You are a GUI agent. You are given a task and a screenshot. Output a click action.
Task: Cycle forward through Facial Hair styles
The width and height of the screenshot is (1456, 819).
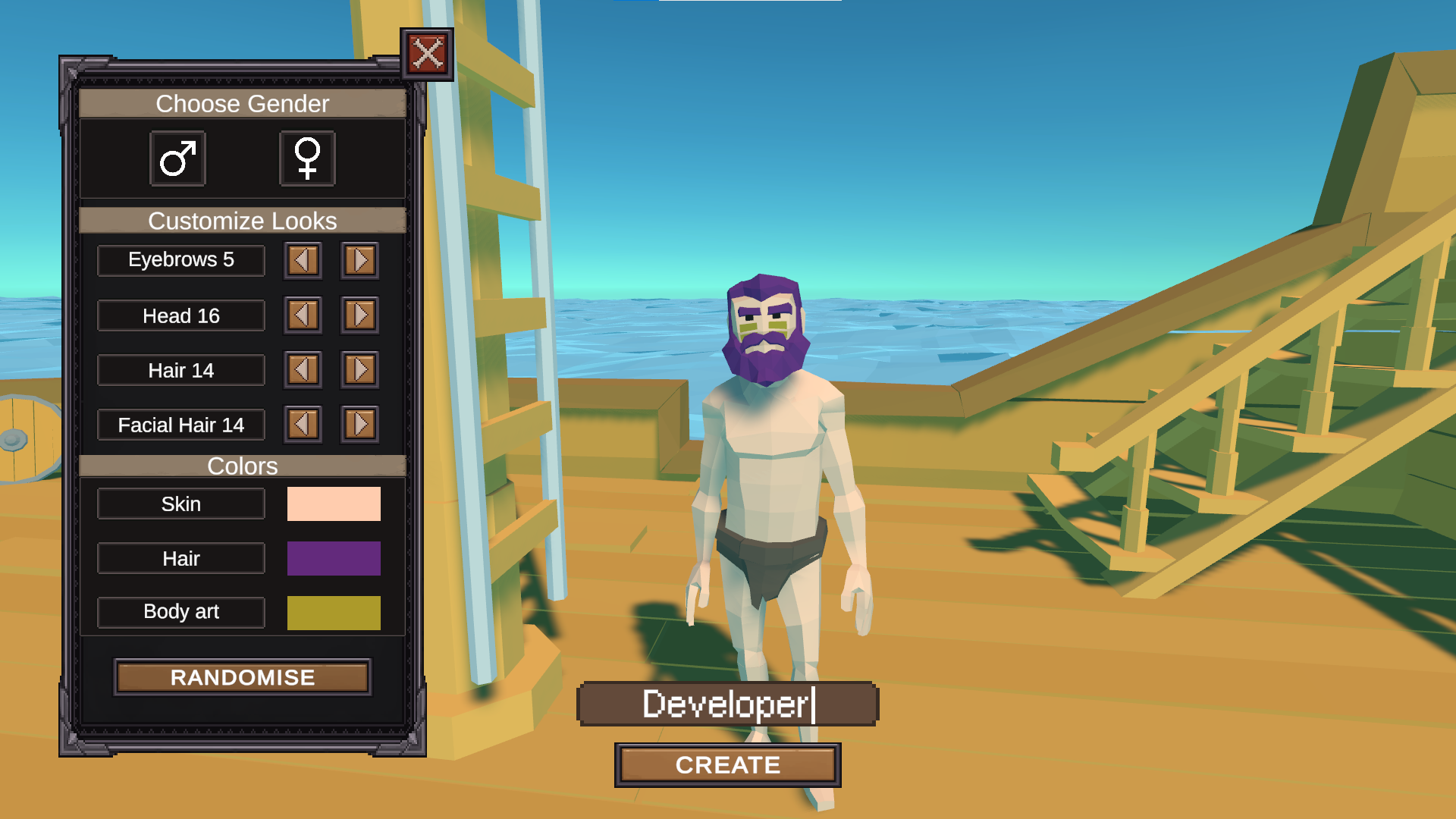359,425
